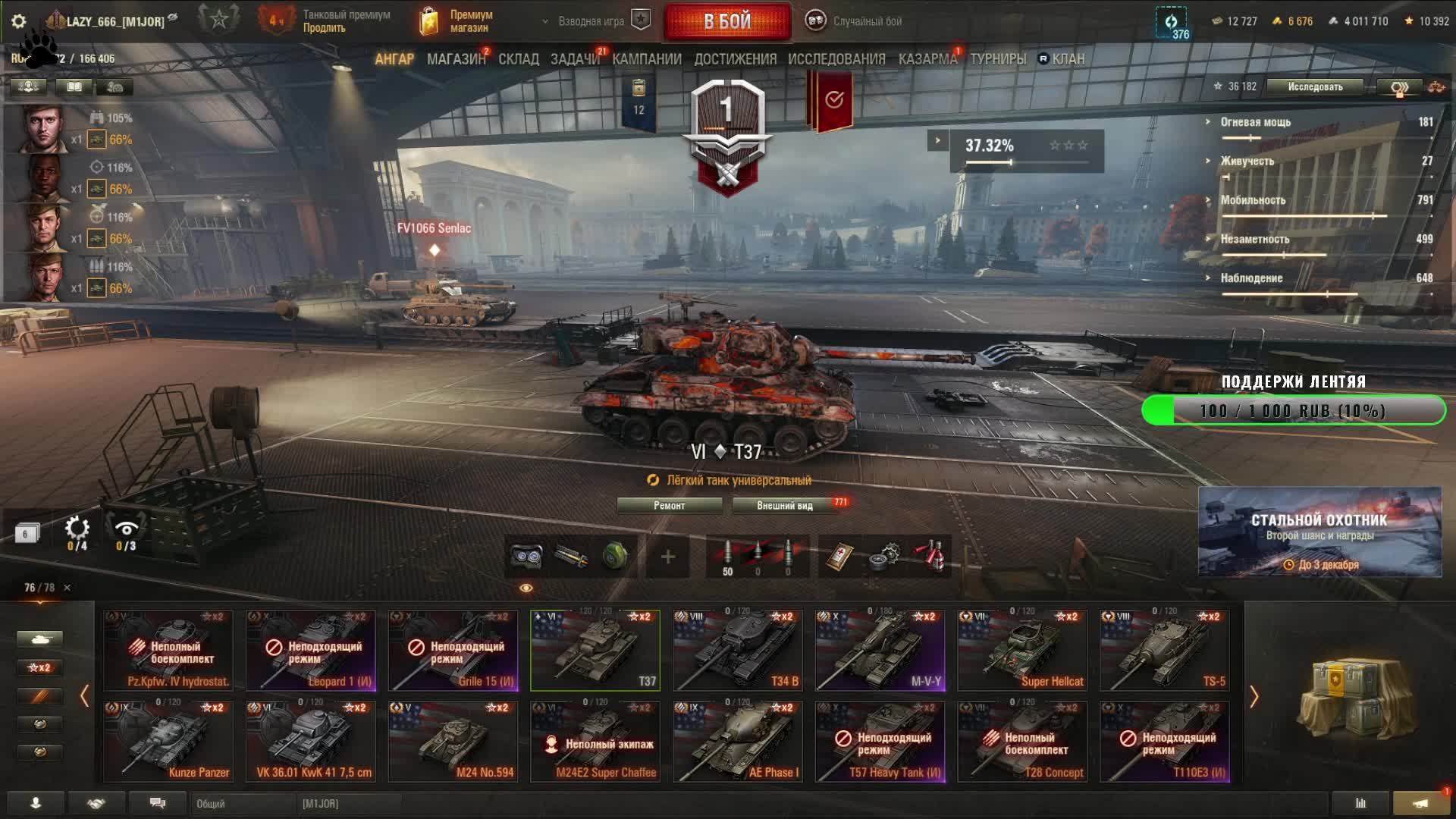Open Внешний вид exterior customization
This screenshot has width=1456, height=819.
pyautogui.click(x=785, y=506)
